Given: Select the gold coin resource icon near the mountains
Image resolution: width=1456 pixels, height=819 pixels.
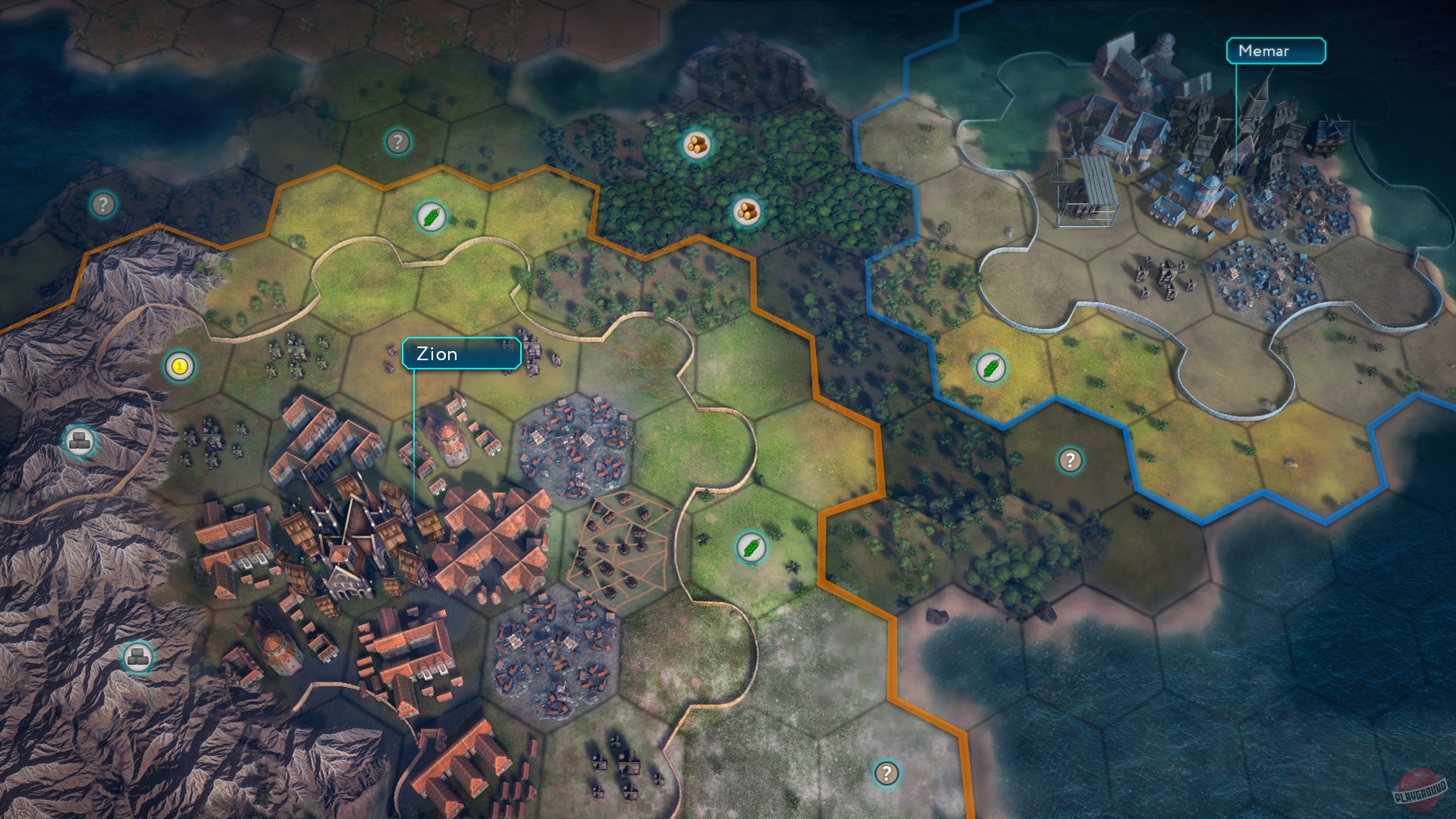Looking at the screenshot, I should tap(178, 364).
